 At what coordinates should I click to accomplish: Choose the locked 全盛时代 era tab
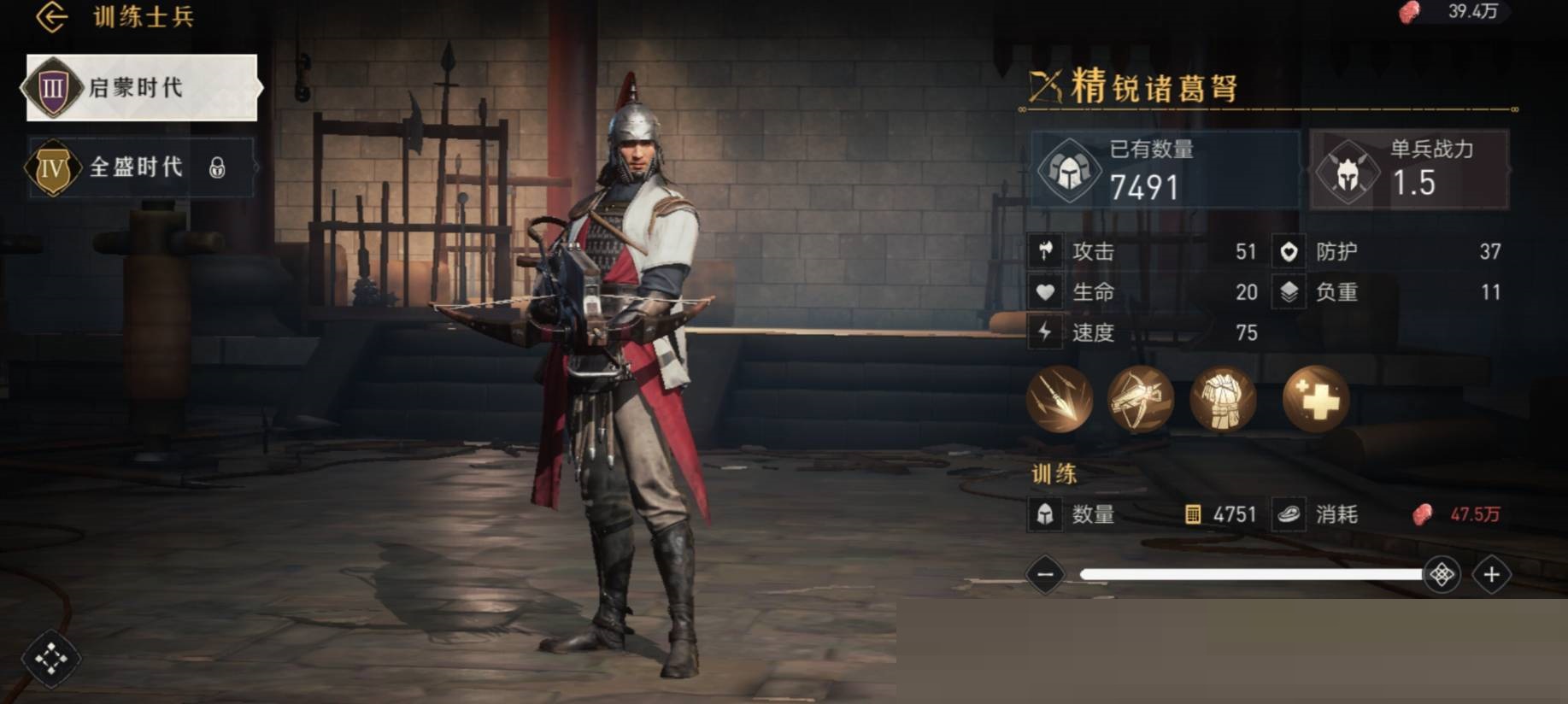point(141,167)
